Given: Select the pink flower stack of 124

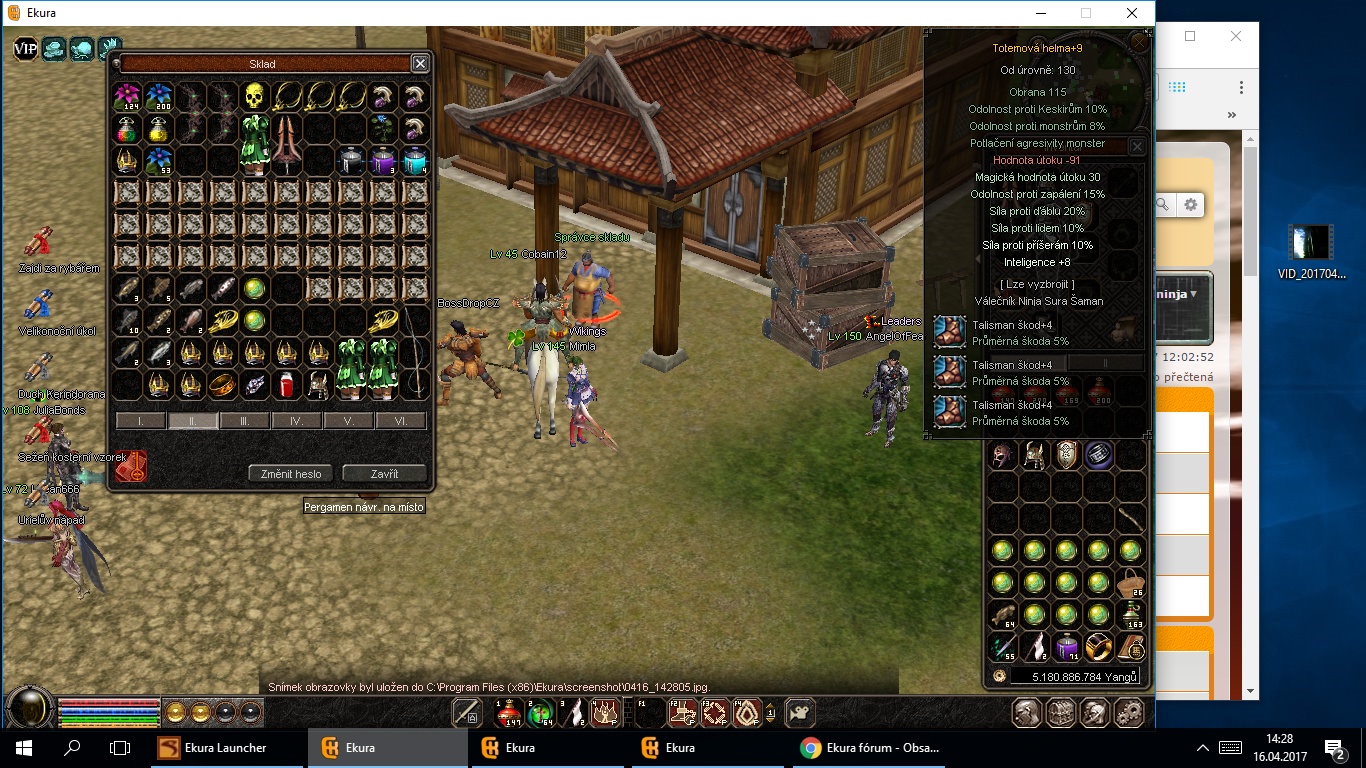Looking at the screenshot, I should pyautogui.click(x=127, y=97).
